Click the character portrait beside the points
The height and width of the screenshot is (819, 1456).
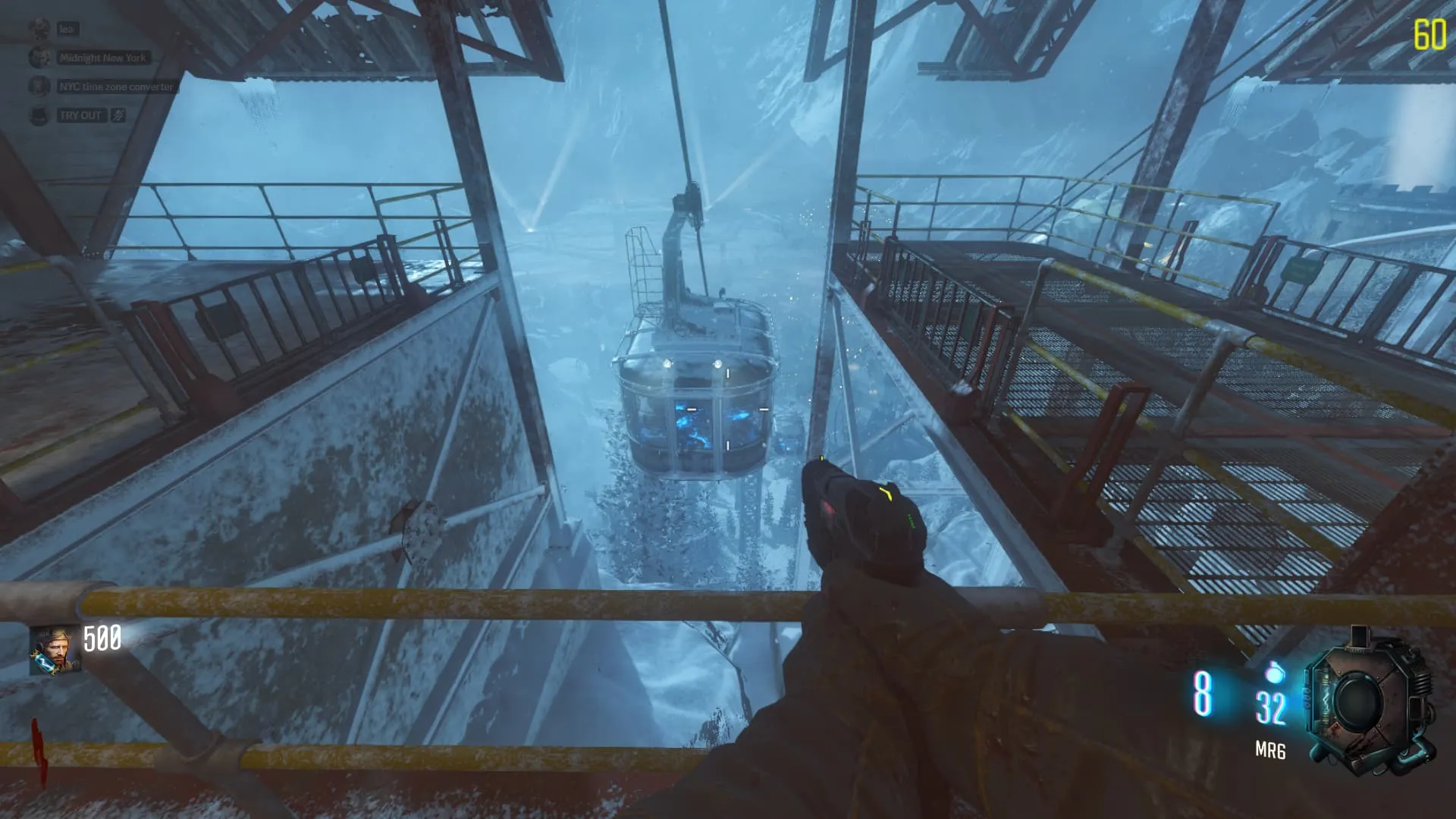tap(54, 651)
